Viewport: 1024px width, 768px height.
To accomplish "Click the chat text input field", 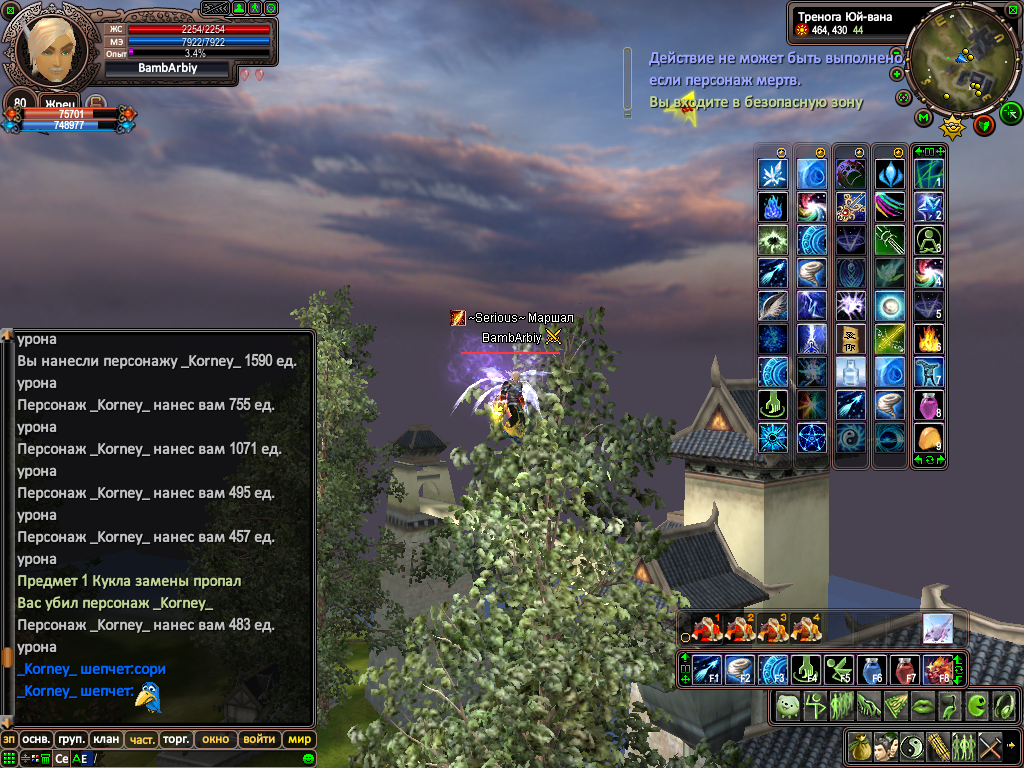I will [200, 758].
